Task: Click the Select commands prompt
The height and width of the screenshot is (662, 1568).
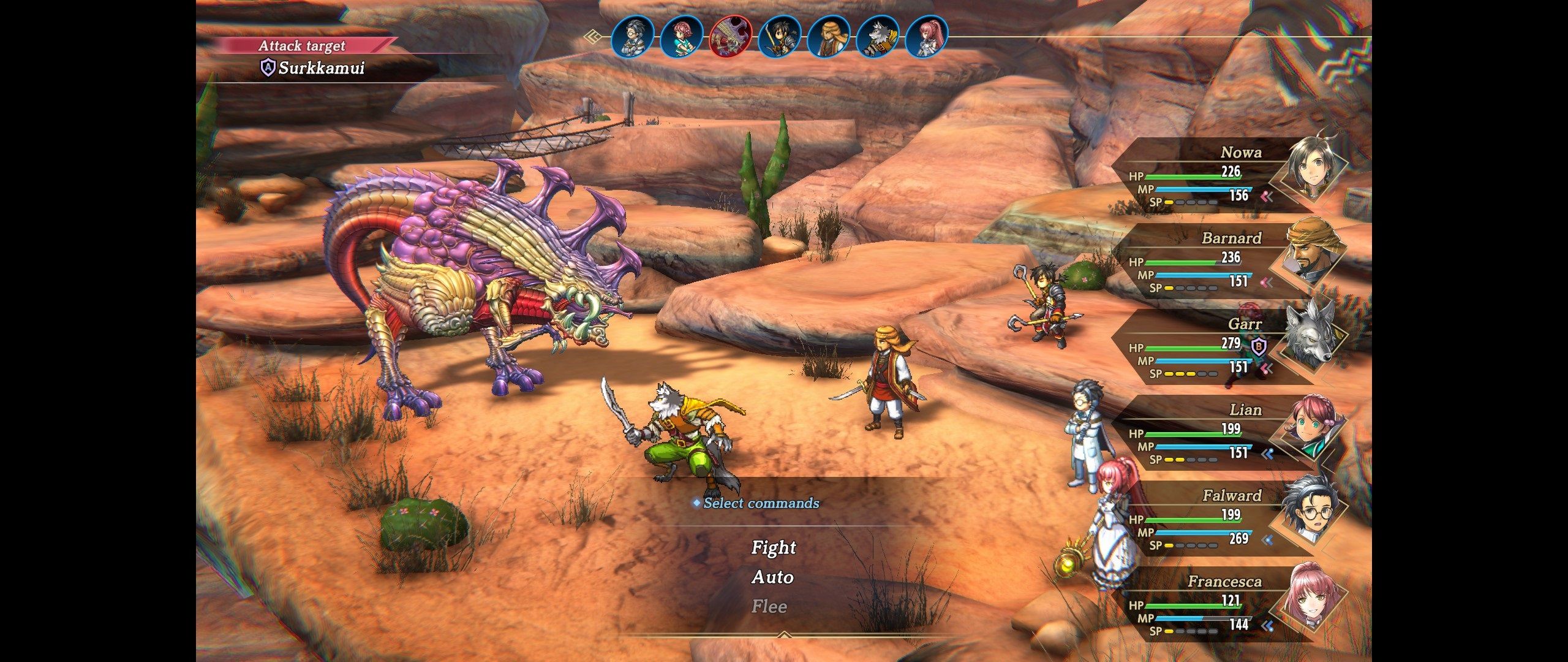Action: tap(759, 504)
